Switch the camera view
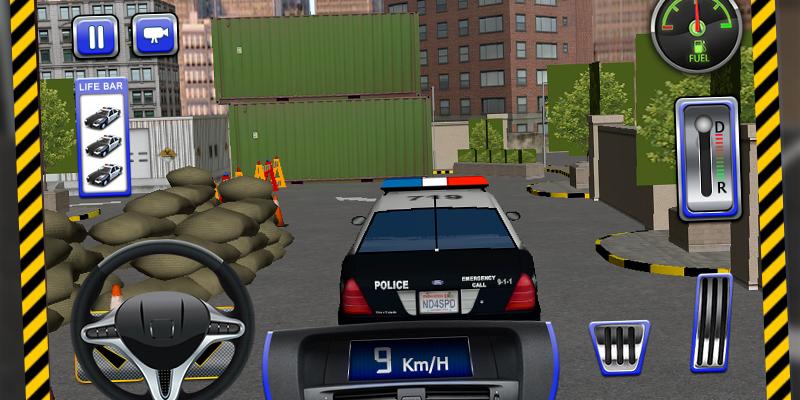Image resolution: width=800 pixels, height=400 pixels. 154,38
